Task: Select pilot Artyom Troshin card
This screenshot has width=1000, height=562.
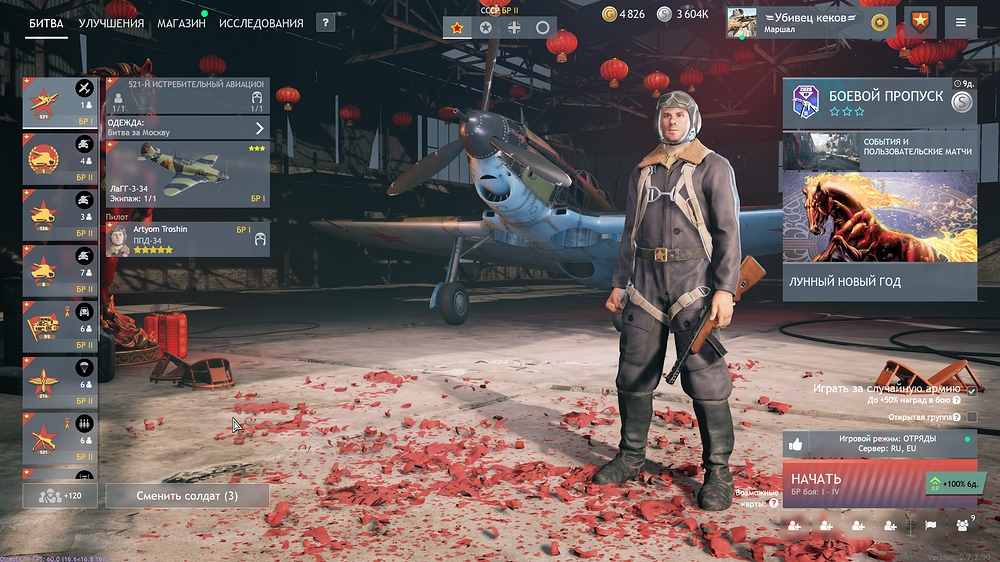Action: [187, 239]
